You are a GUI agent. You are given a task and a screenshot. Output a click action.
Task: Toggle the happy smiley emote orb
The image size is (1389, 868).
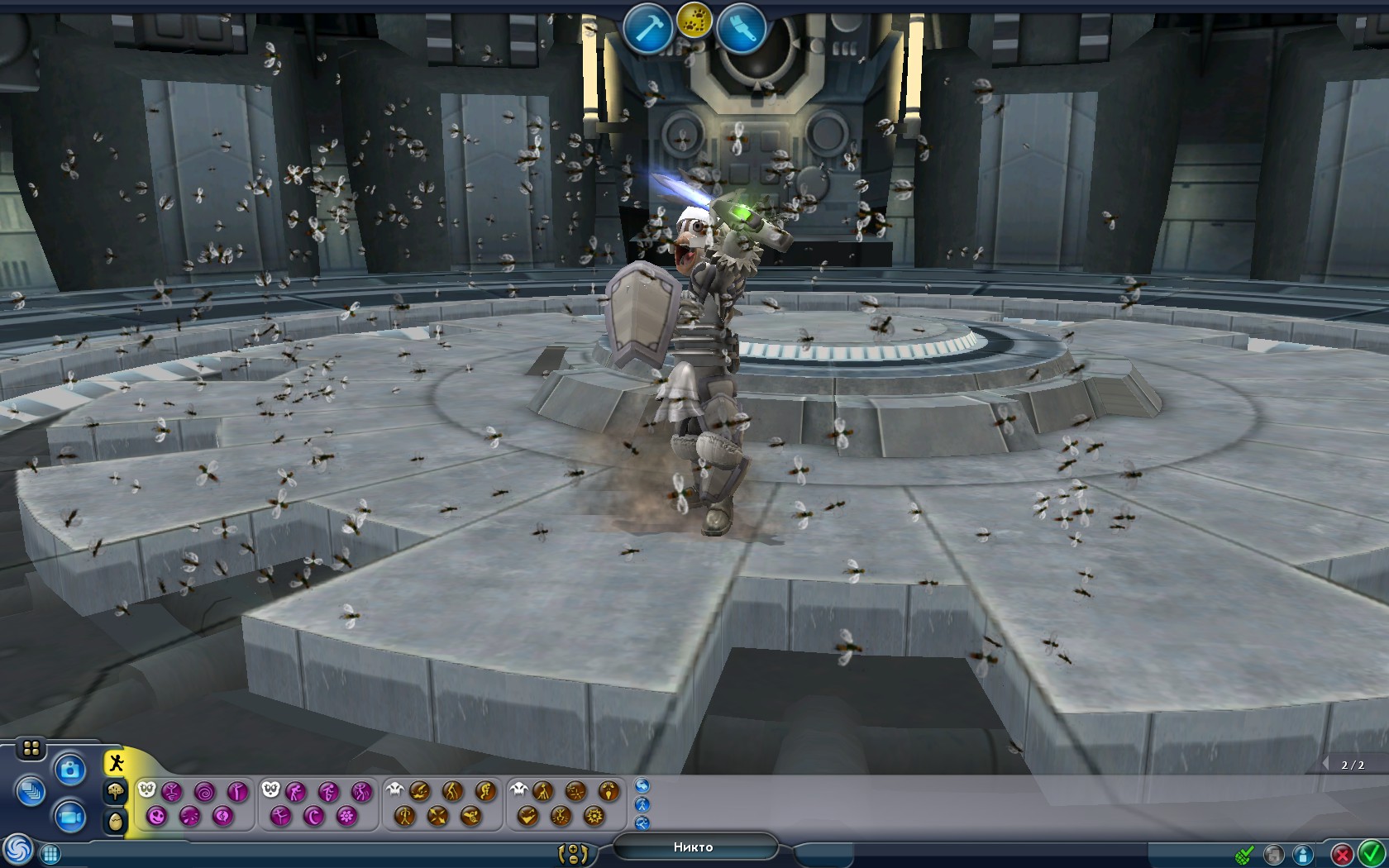point(156,816)
